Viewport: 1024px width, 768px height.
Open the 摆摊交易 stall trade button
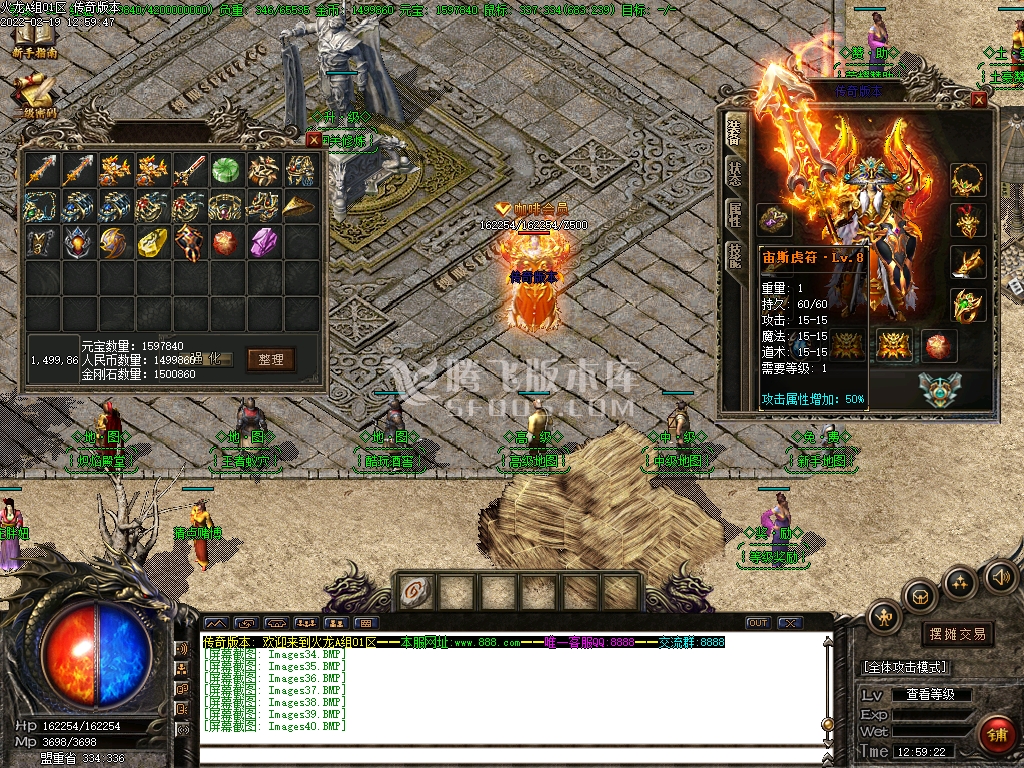point(957,634)
